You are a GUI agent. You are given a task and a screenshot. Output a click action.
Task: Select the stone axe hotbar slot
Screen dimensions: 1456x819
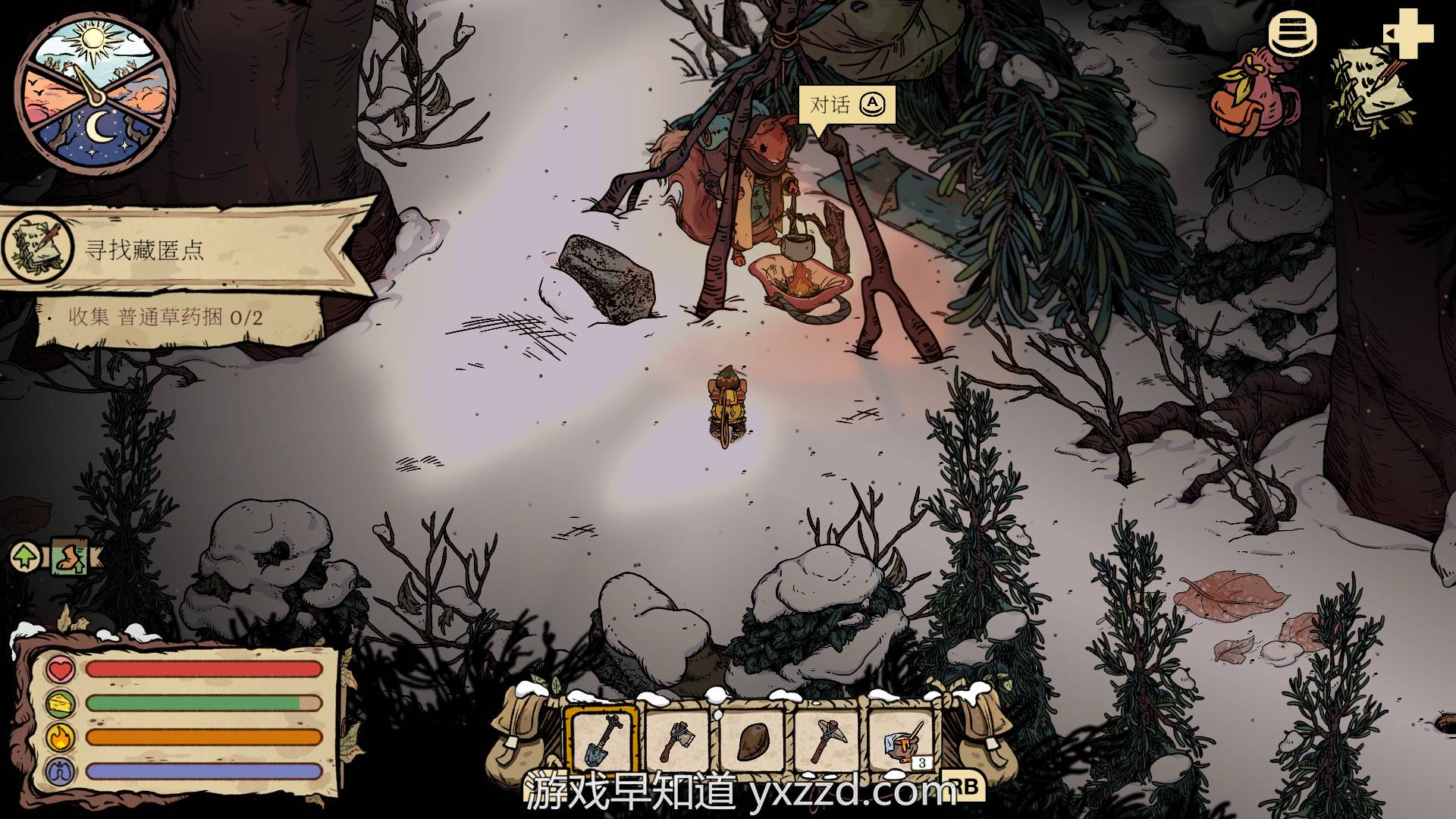(677, 740)
